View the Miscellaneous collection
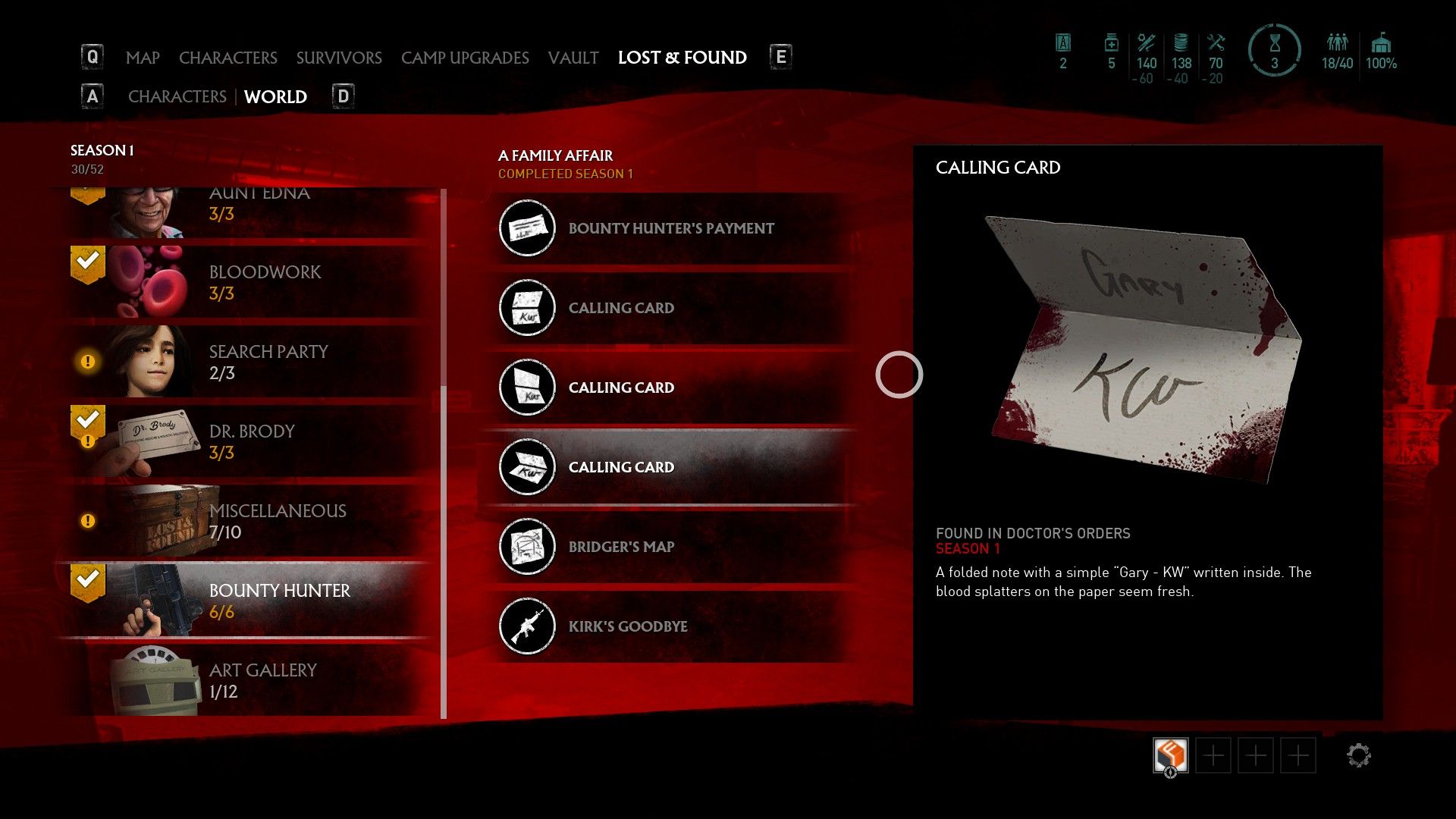Viewport: 1456px width, 819px height. (x=250, y=521)
